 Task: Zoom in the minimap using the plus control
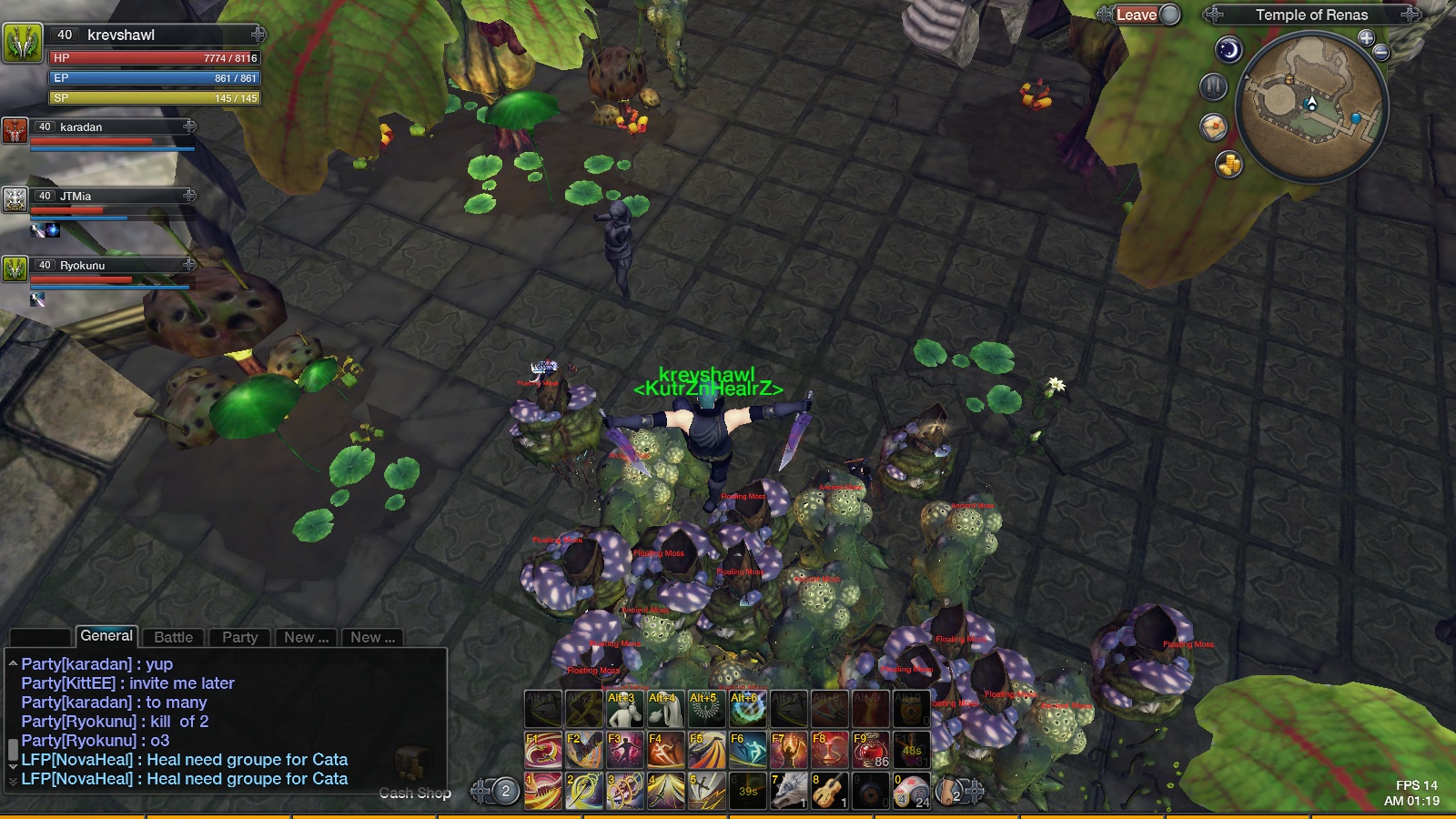pyautogui.click(x=1366, y=37)
